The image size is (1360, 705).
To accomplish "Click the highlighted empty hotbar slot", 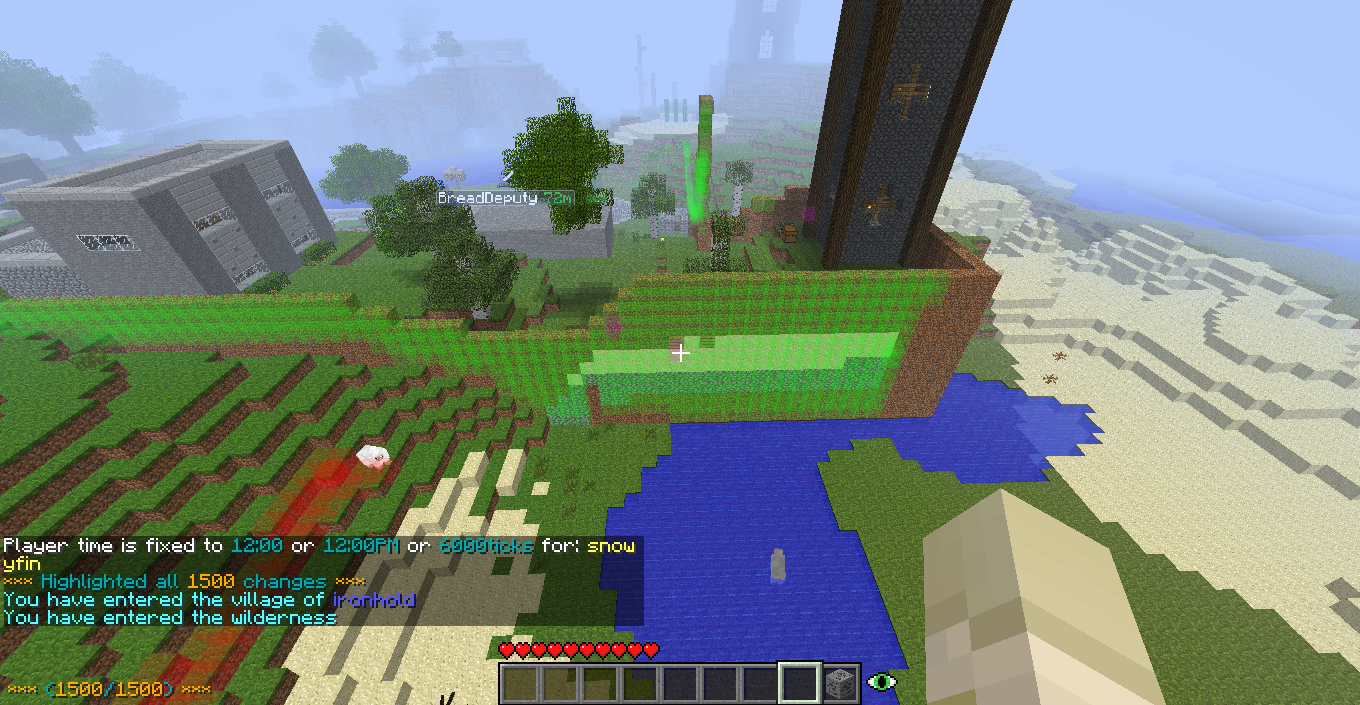I will coord(800,683).
